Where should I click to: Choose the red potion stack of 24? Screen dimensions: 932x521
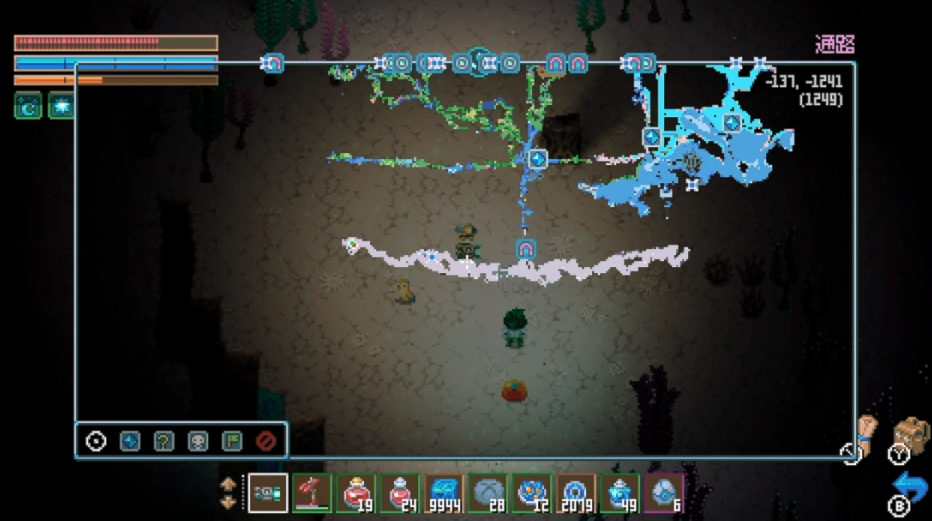[x=401, y=493]
